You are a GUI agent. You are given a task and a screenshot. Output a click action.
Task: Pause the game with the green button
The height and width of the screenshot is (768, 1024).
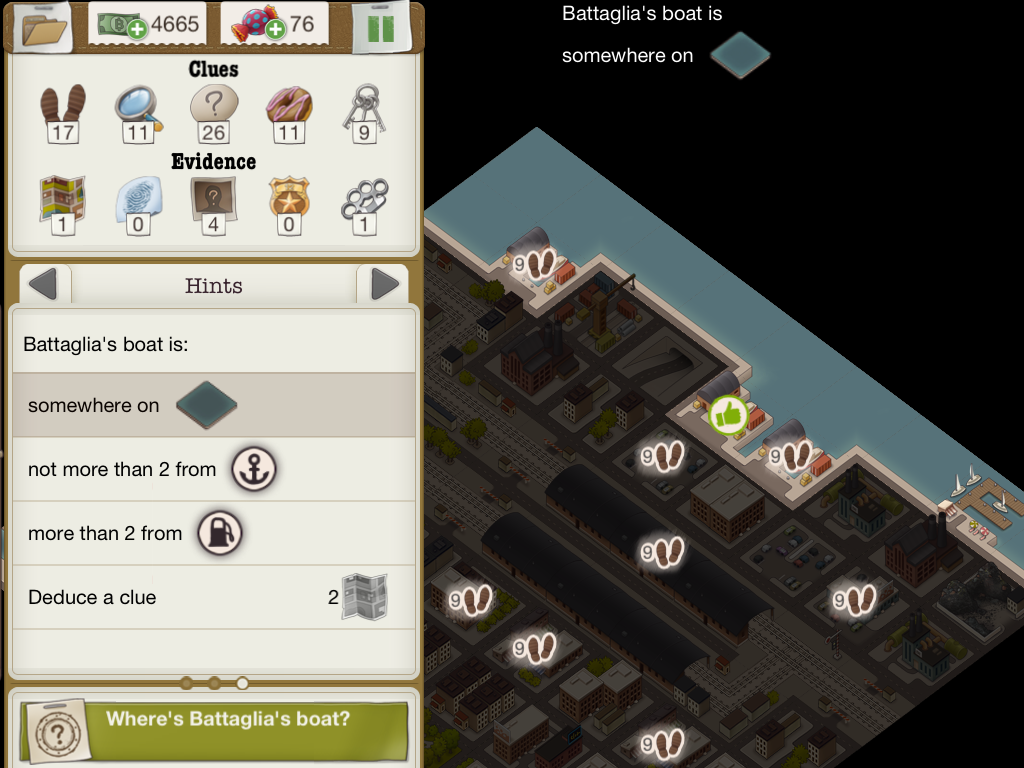point(381,27)
